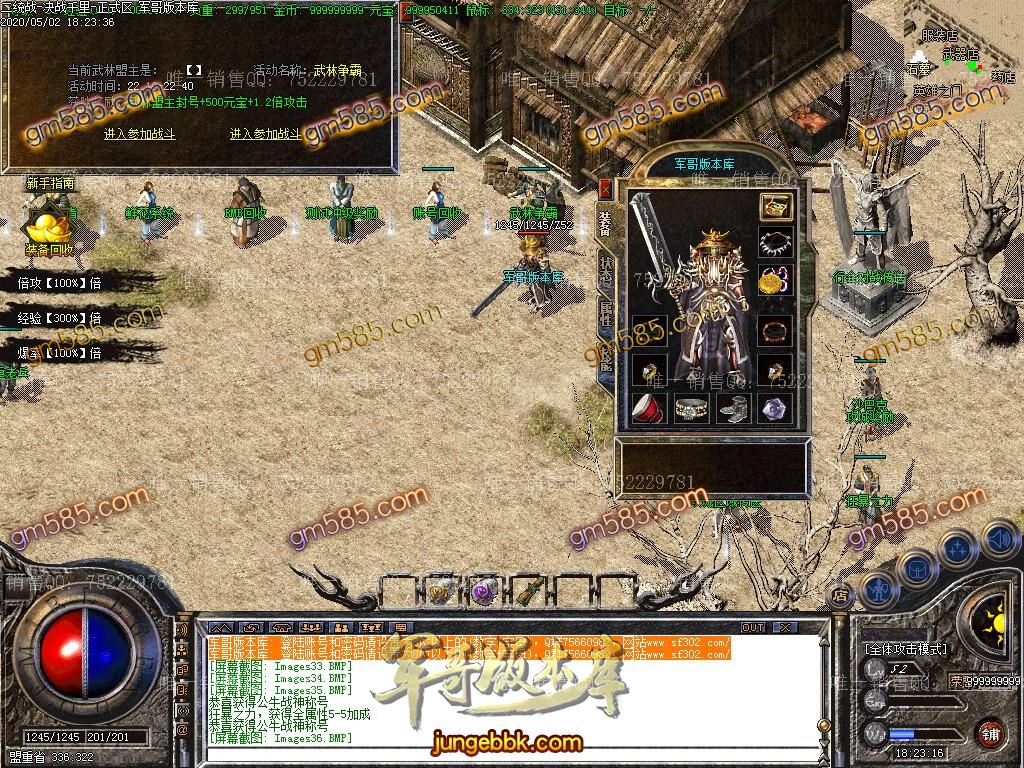Select the gold medal equipment slot

(x=775, y=280)
